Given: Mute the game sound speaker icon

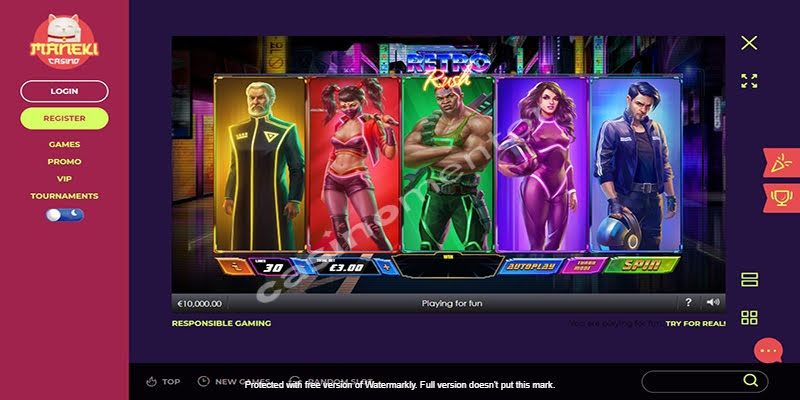Looking at the screenshot, I should click(712, 302).
